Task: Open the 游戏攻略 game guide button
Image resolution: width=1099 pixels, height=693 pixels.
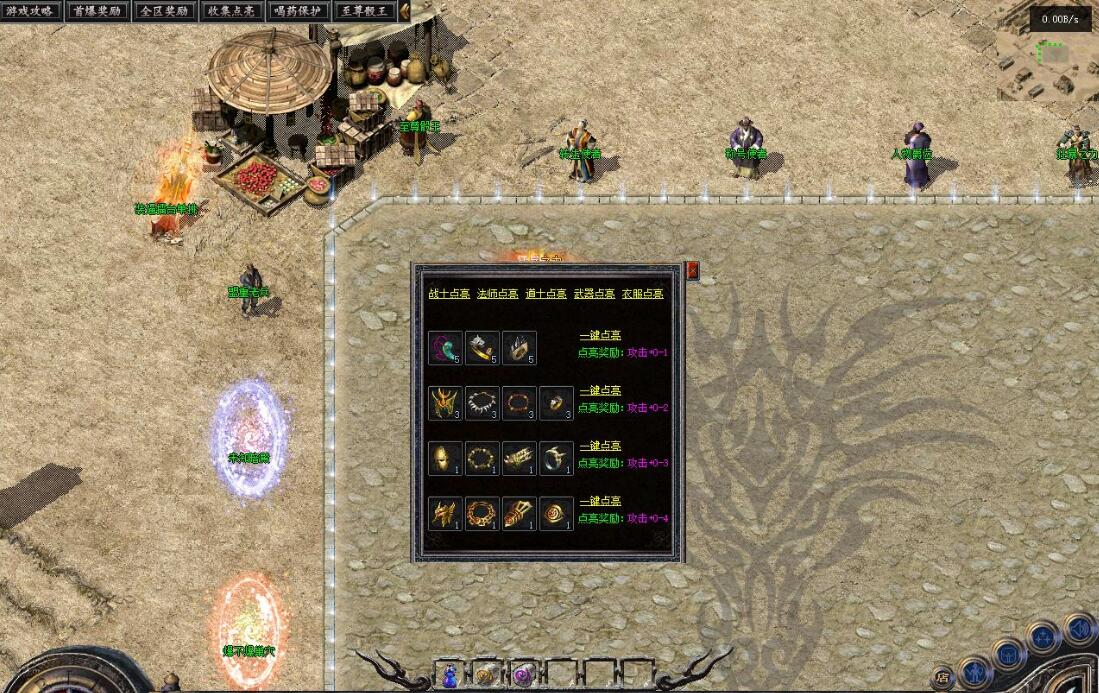Action: [30, 11]
